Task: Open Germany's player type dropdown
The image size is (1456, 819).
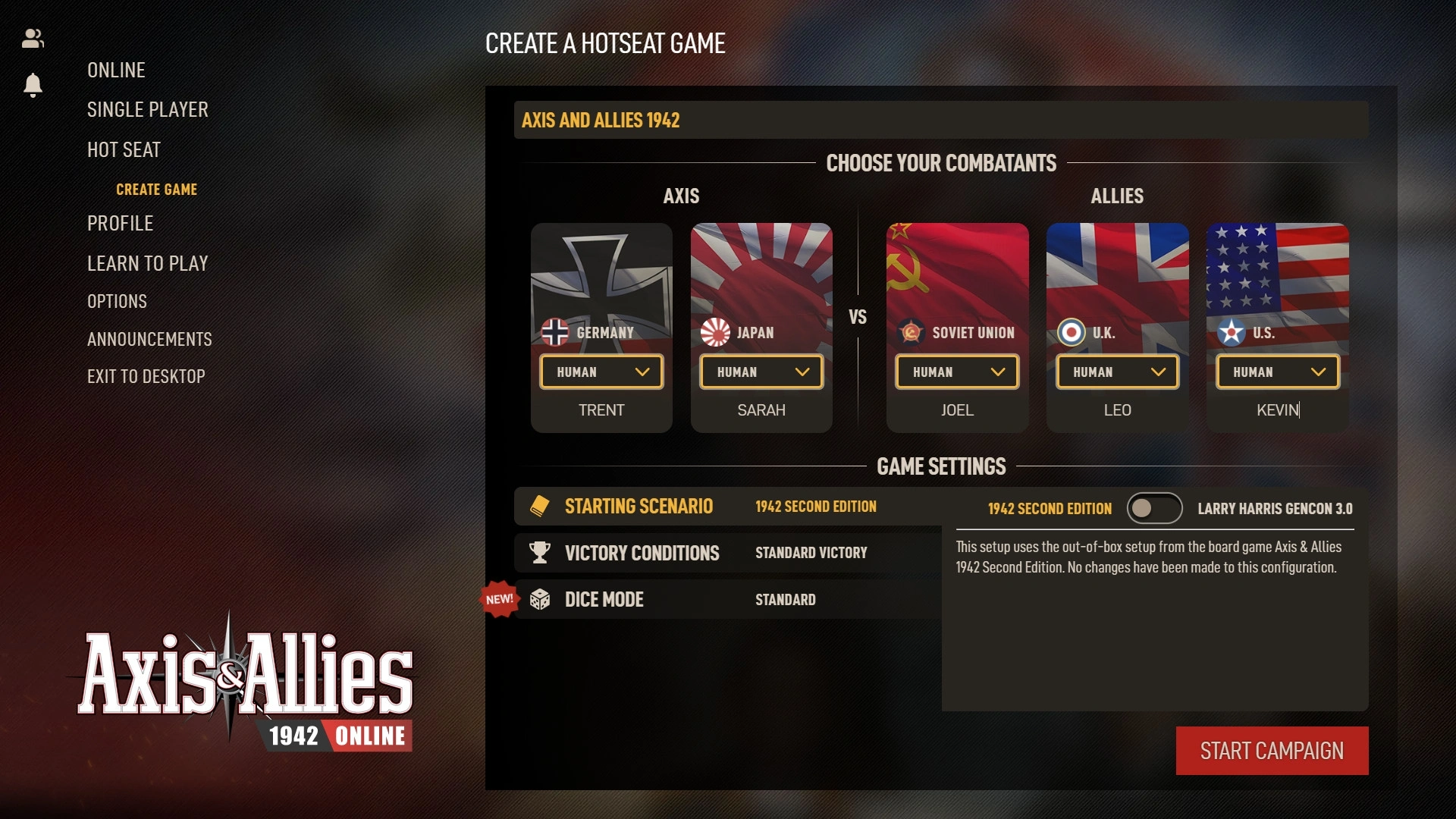Action: coord(601,372)
